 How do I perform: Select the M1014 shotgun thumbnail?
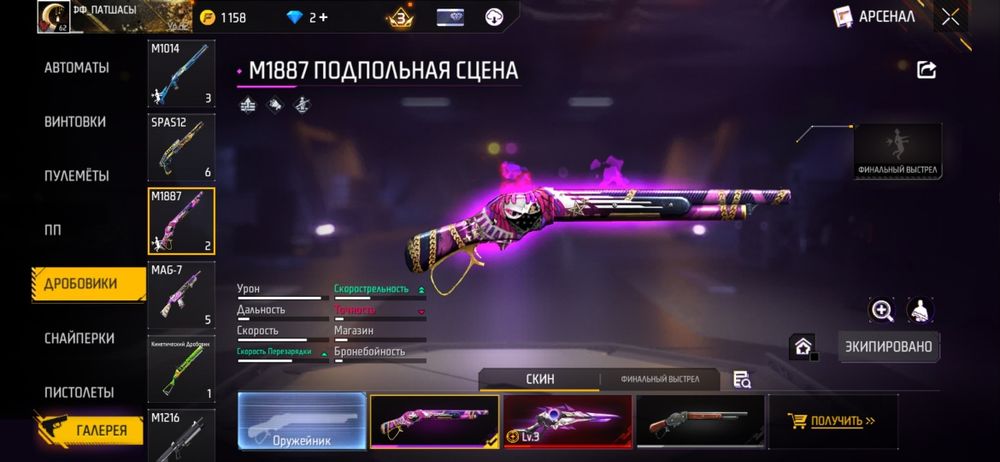181,74
